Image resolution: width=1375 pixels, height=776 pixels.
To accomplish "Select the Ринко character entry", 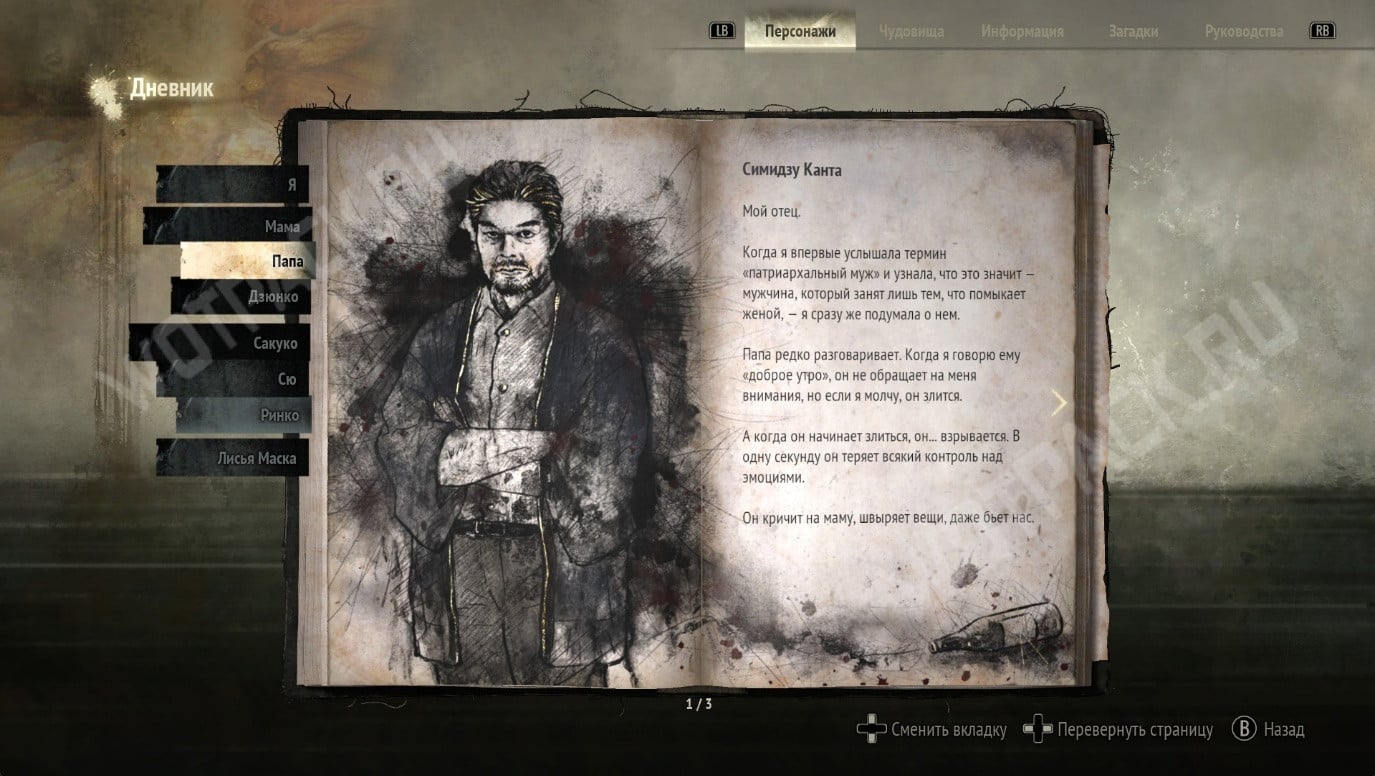I will (x=243, y=415).
